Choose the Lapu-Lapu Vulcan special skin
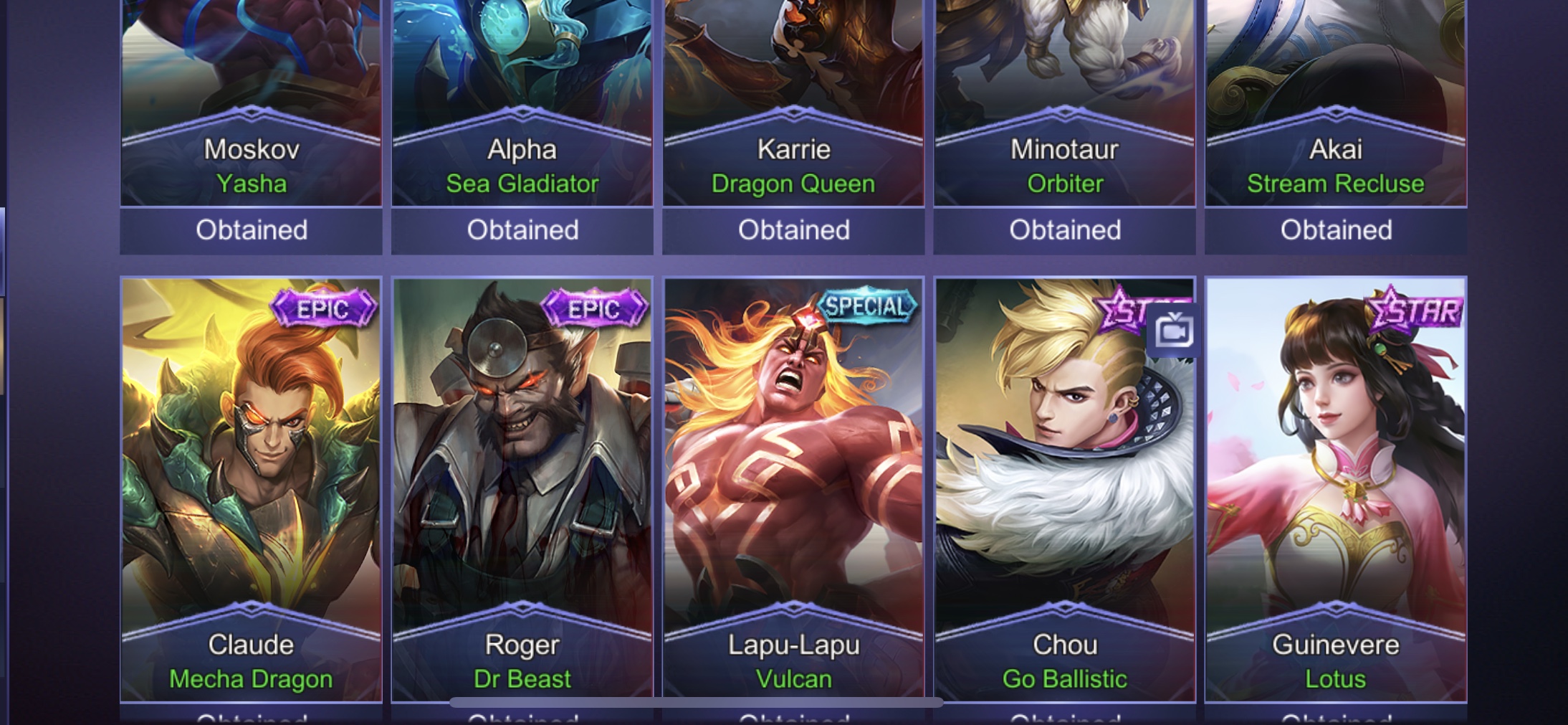 [793, 488]
